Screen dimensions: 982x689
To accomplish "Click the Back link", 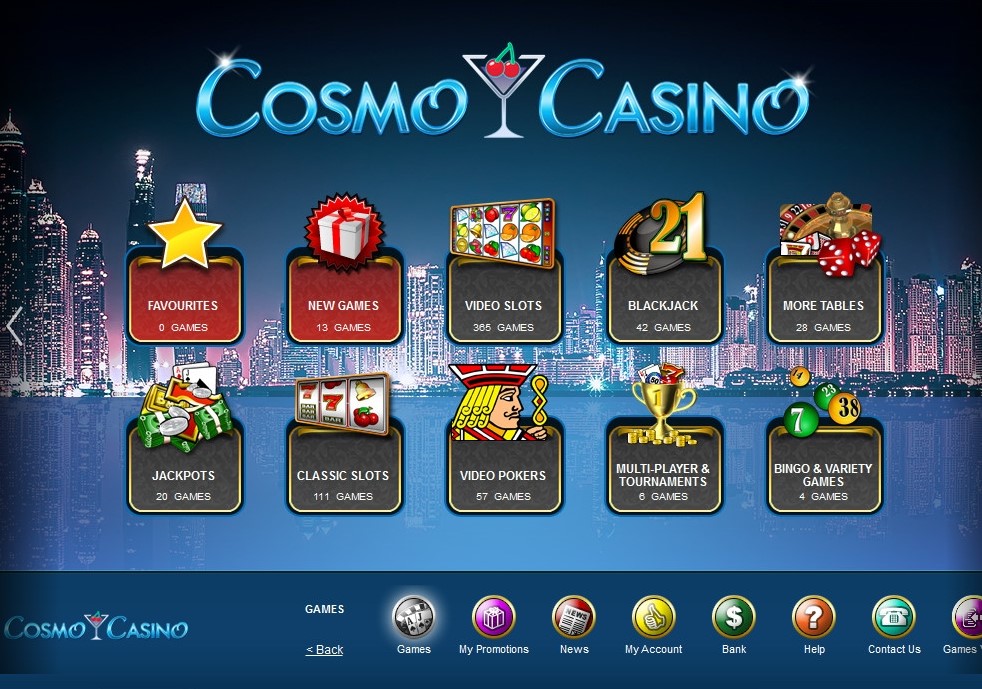I will (x=324, y=650).
